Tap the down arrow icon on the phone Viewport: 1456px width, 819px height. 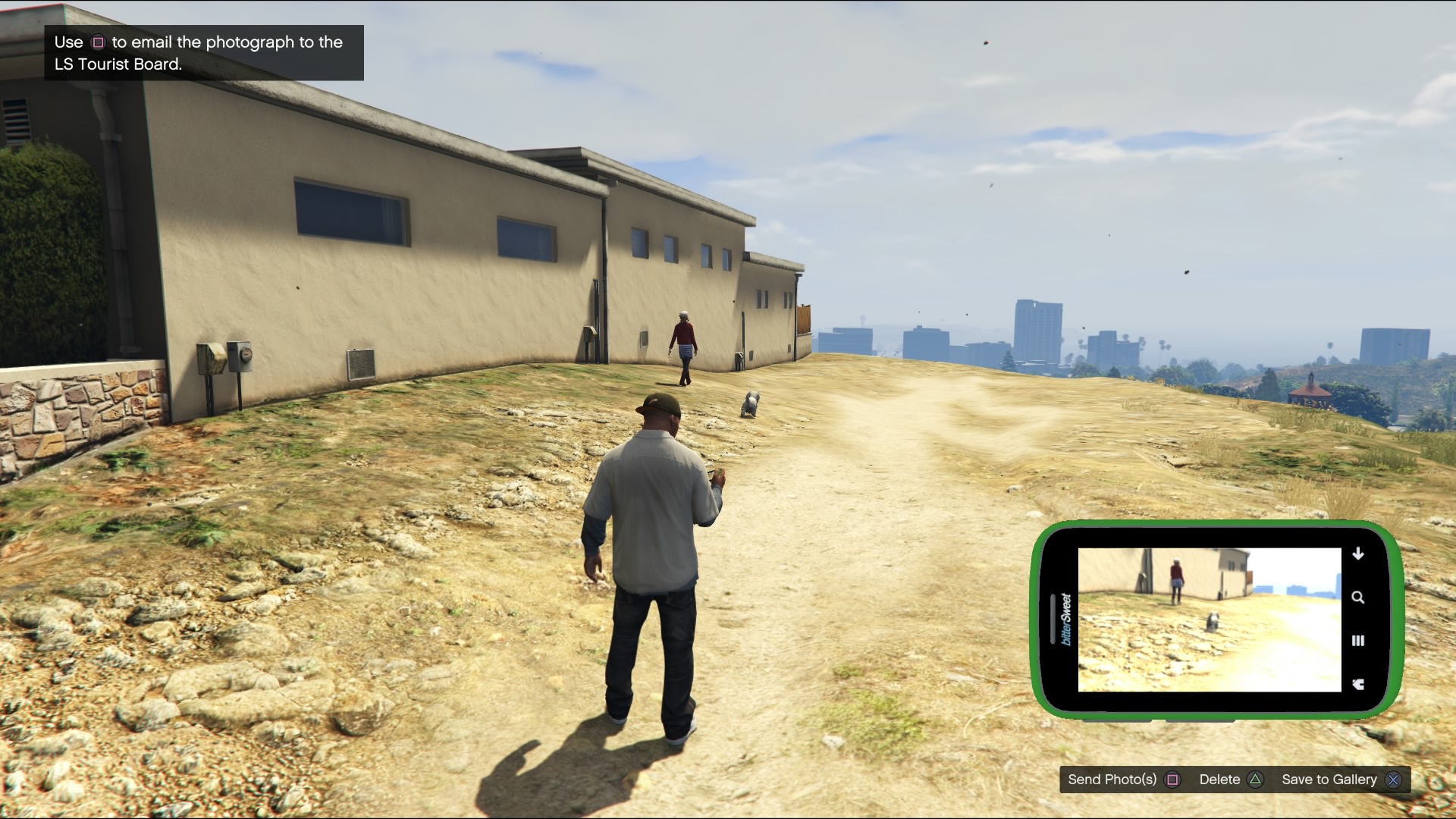tap(1357, 554)
